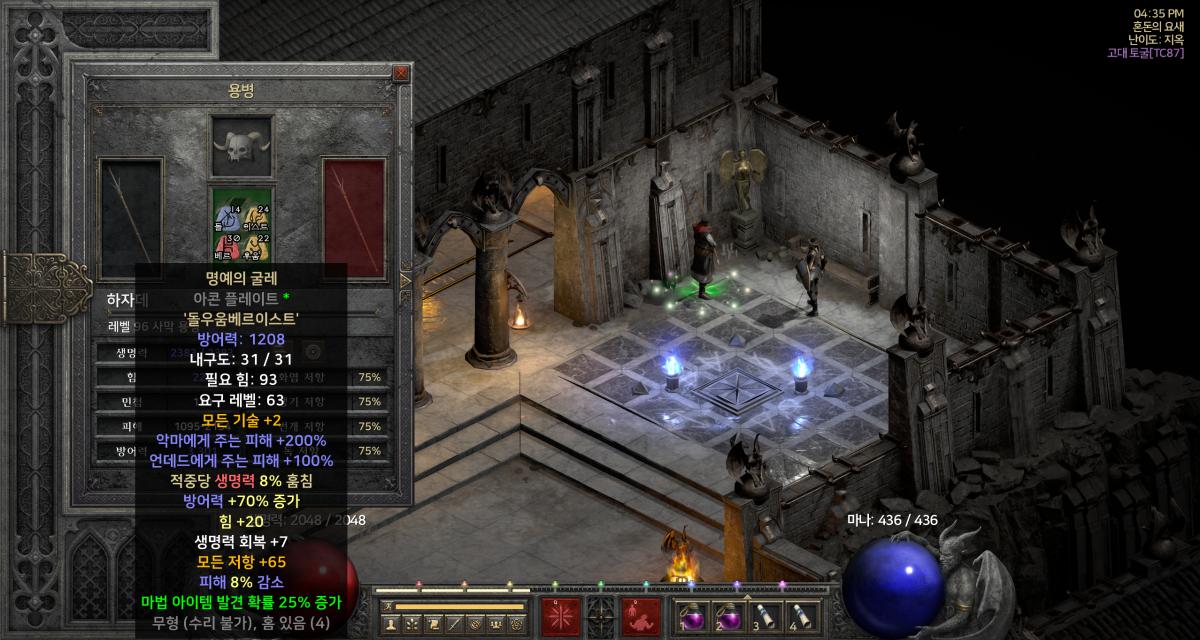Open the quest log scroll button
Image resolution: width=1200 pixels, height=640 pixels.
[433, 624]
